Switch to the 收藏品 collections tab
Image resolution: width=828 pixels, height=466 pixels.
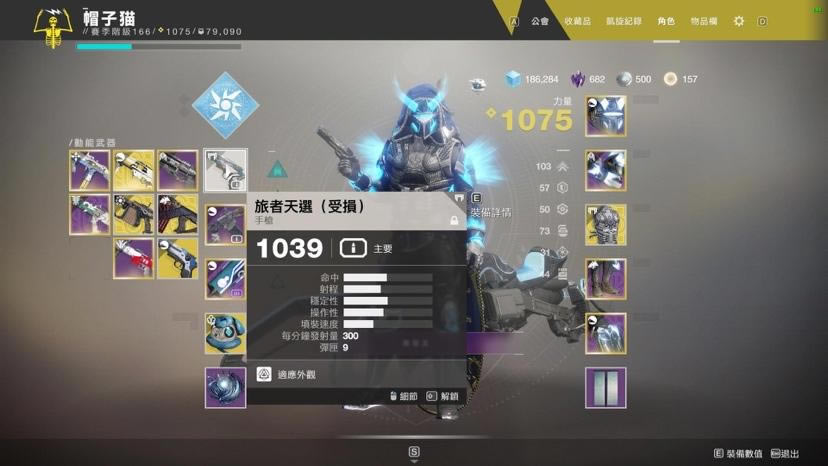point(578,21)
